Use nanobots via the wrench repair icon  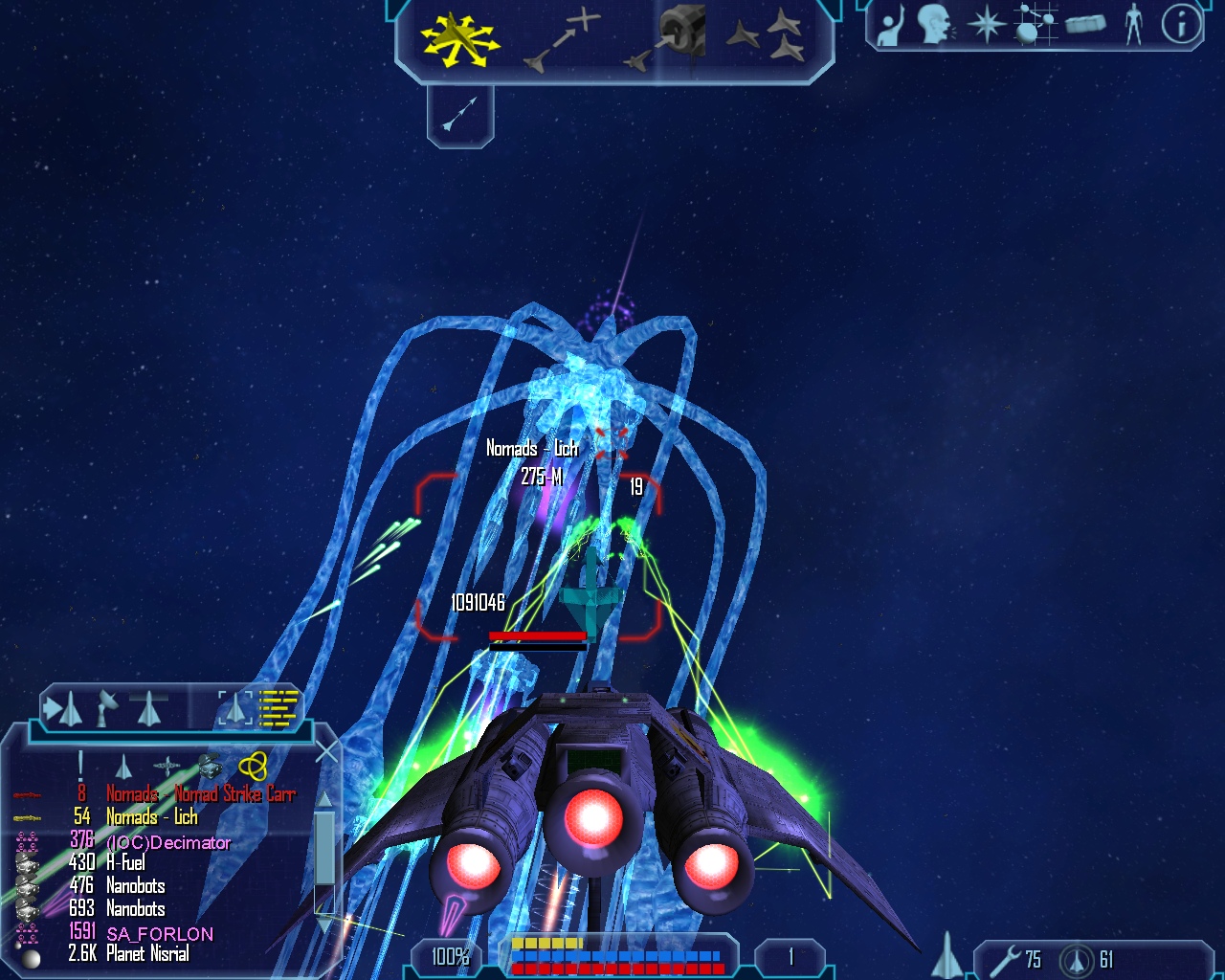[1005, 959]
